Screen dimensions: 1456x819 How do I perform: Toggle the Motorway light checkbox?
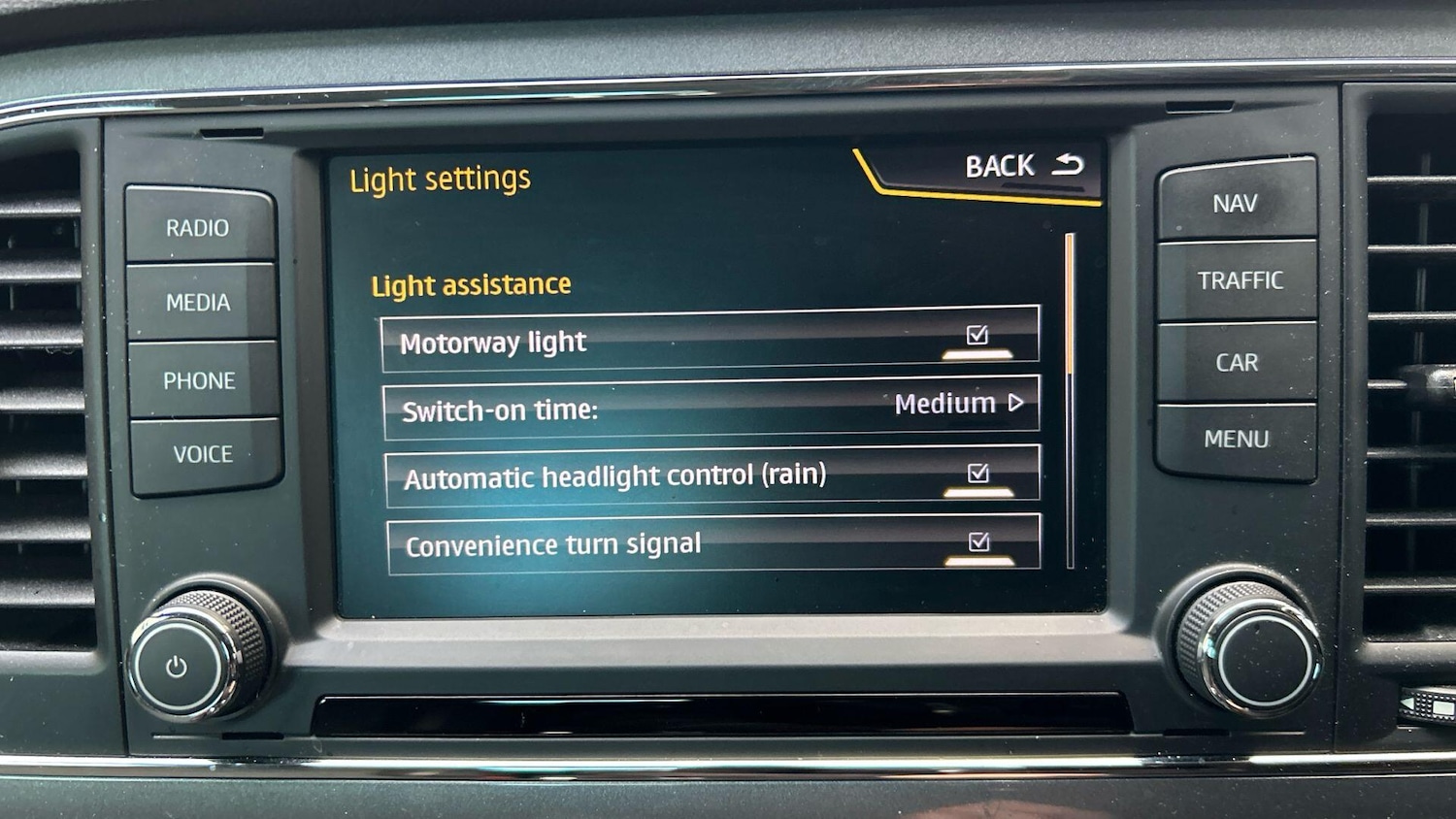pos(977,336)
